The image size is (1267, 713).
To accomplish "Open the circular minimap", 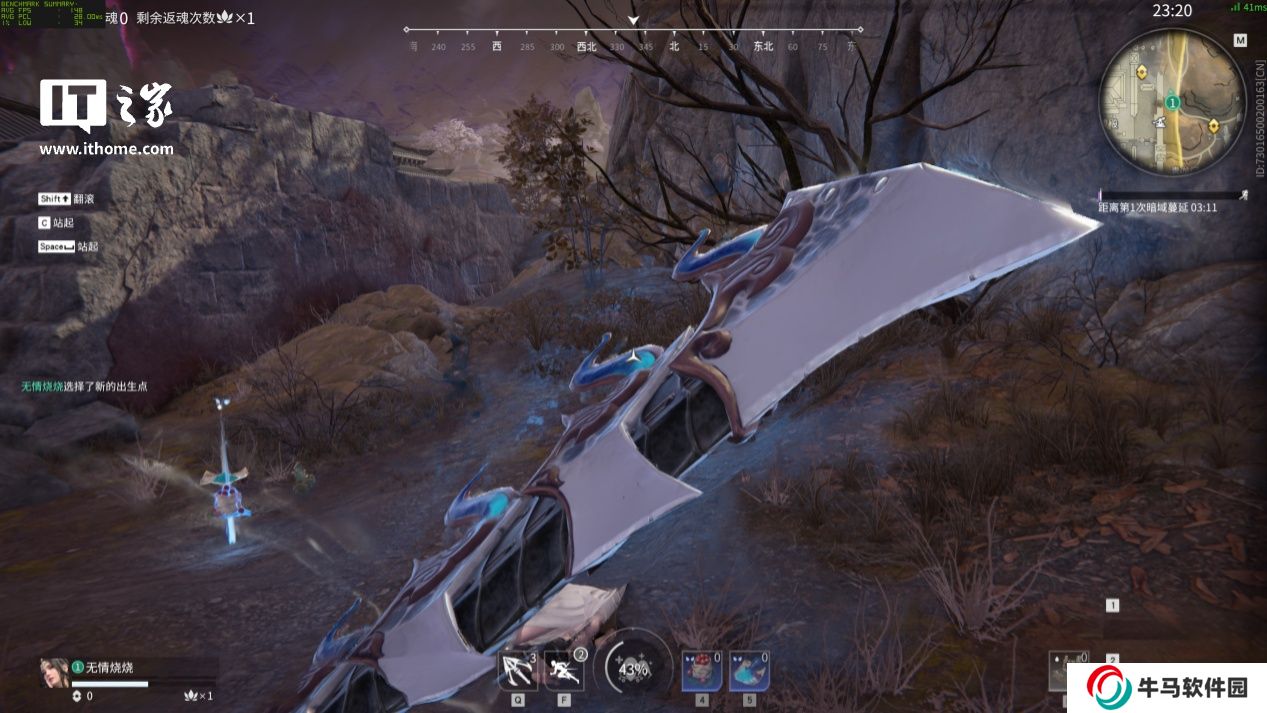I will (1172, 100).
